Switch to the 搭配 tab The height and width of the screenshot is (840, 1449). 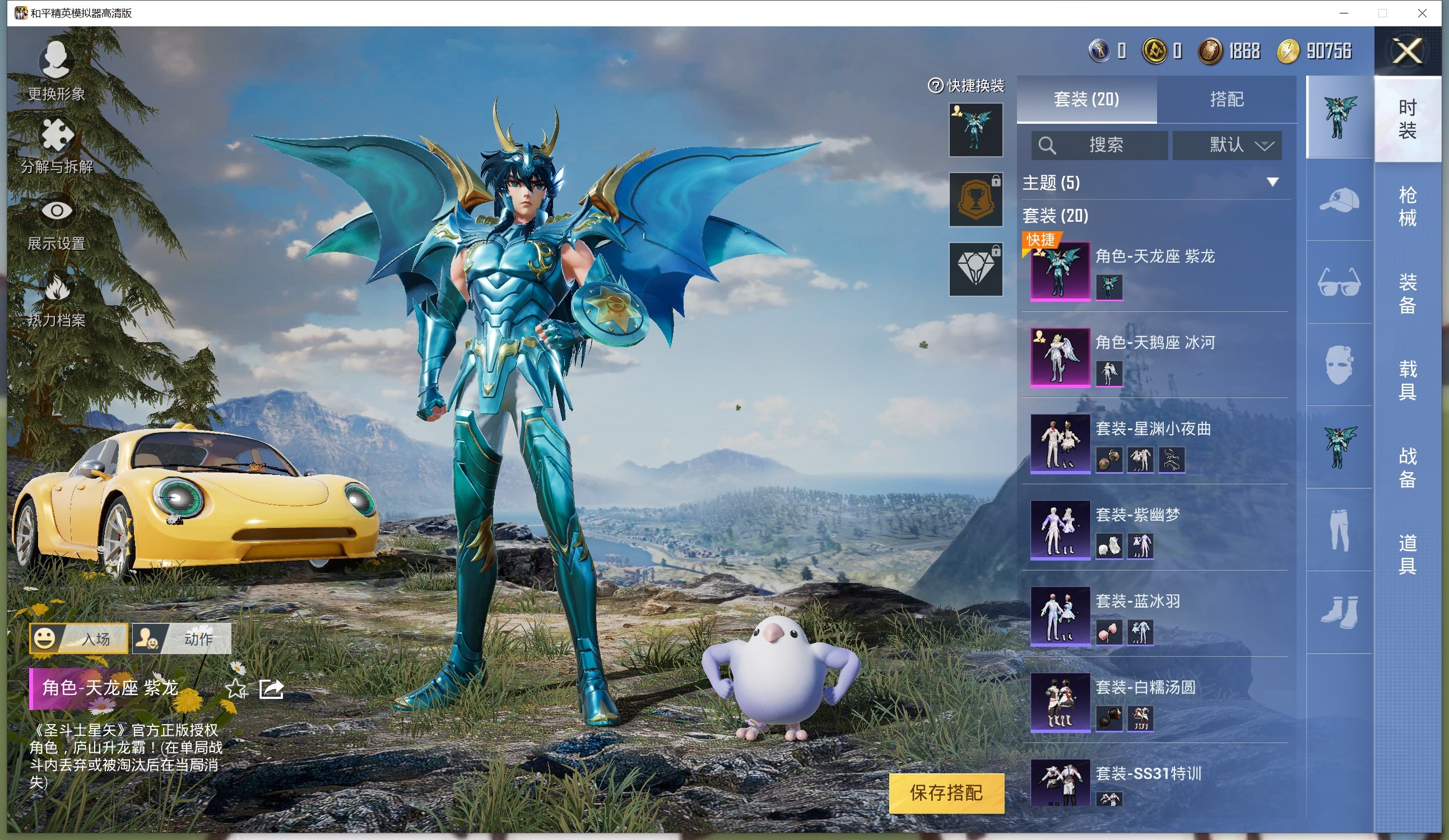(1226, 99)
